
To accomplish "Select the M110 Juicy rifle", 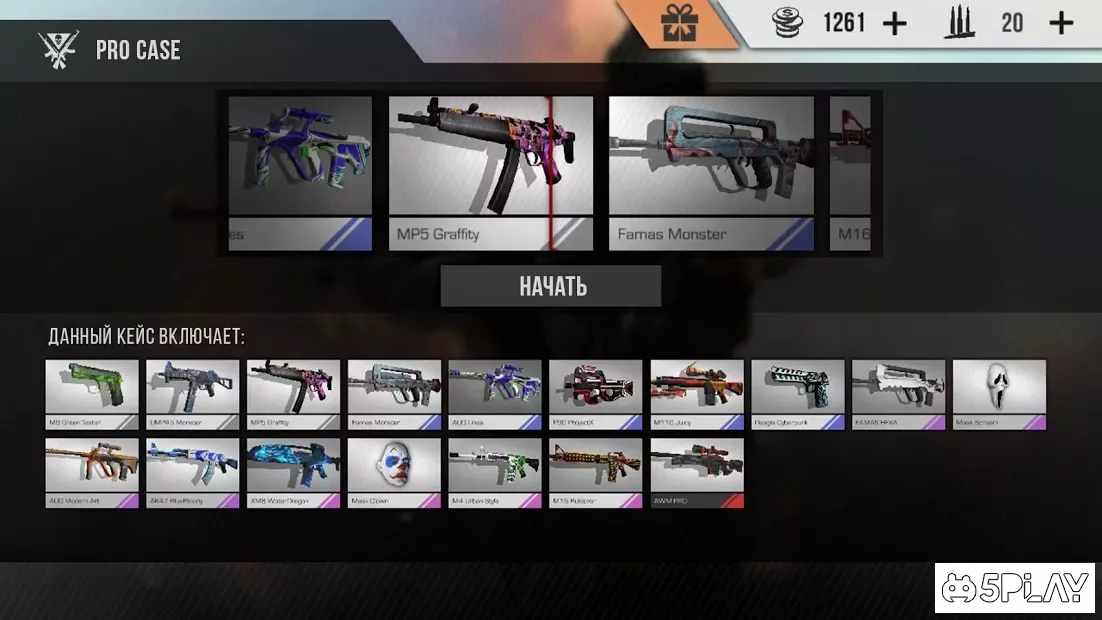I will pyautogui.click(x=697, y=393).
